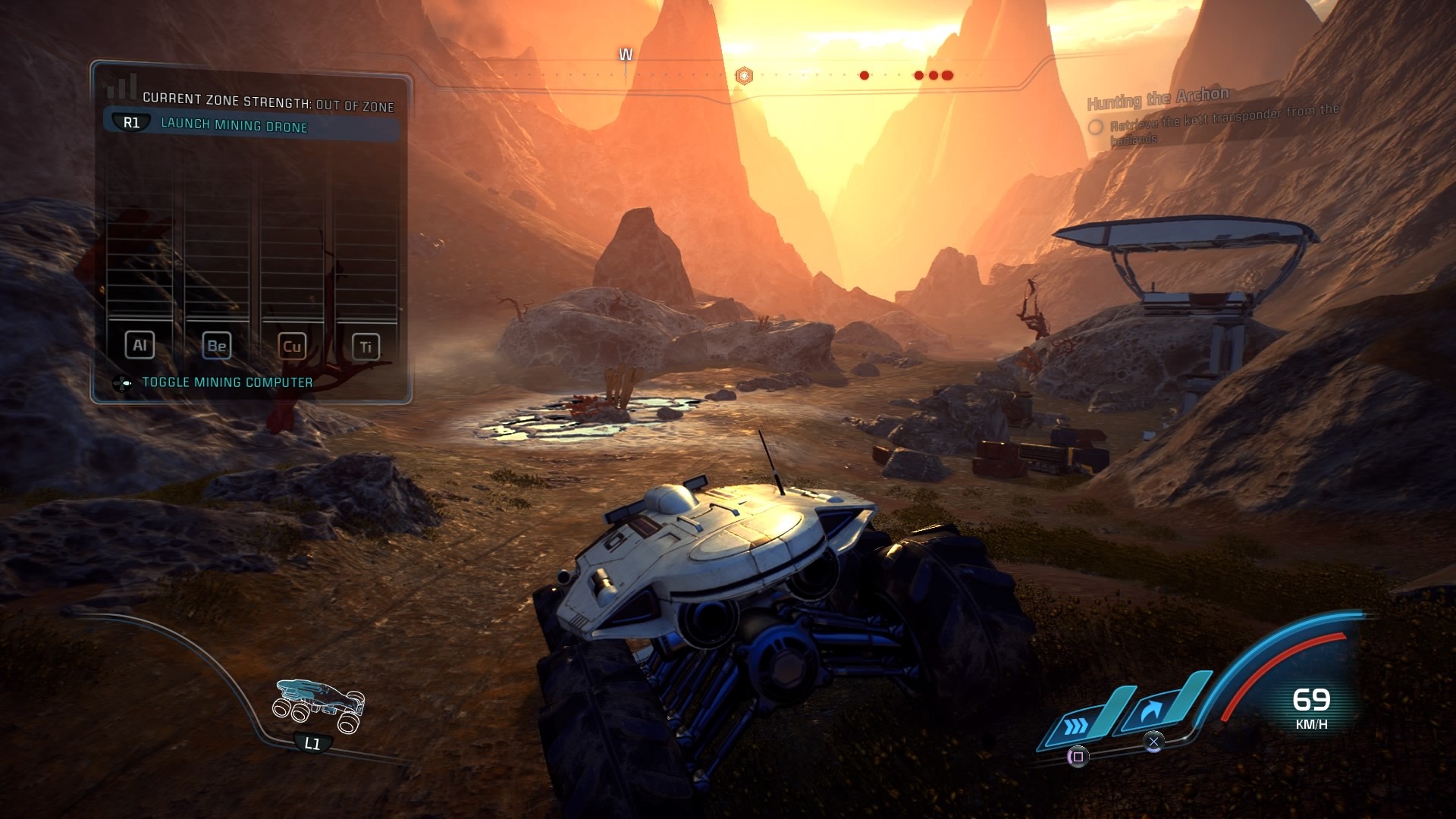The height and width of the screenshot is (819, 1456).
Task: Select the Al aluminum element box
Action: (x=140, y=346)
